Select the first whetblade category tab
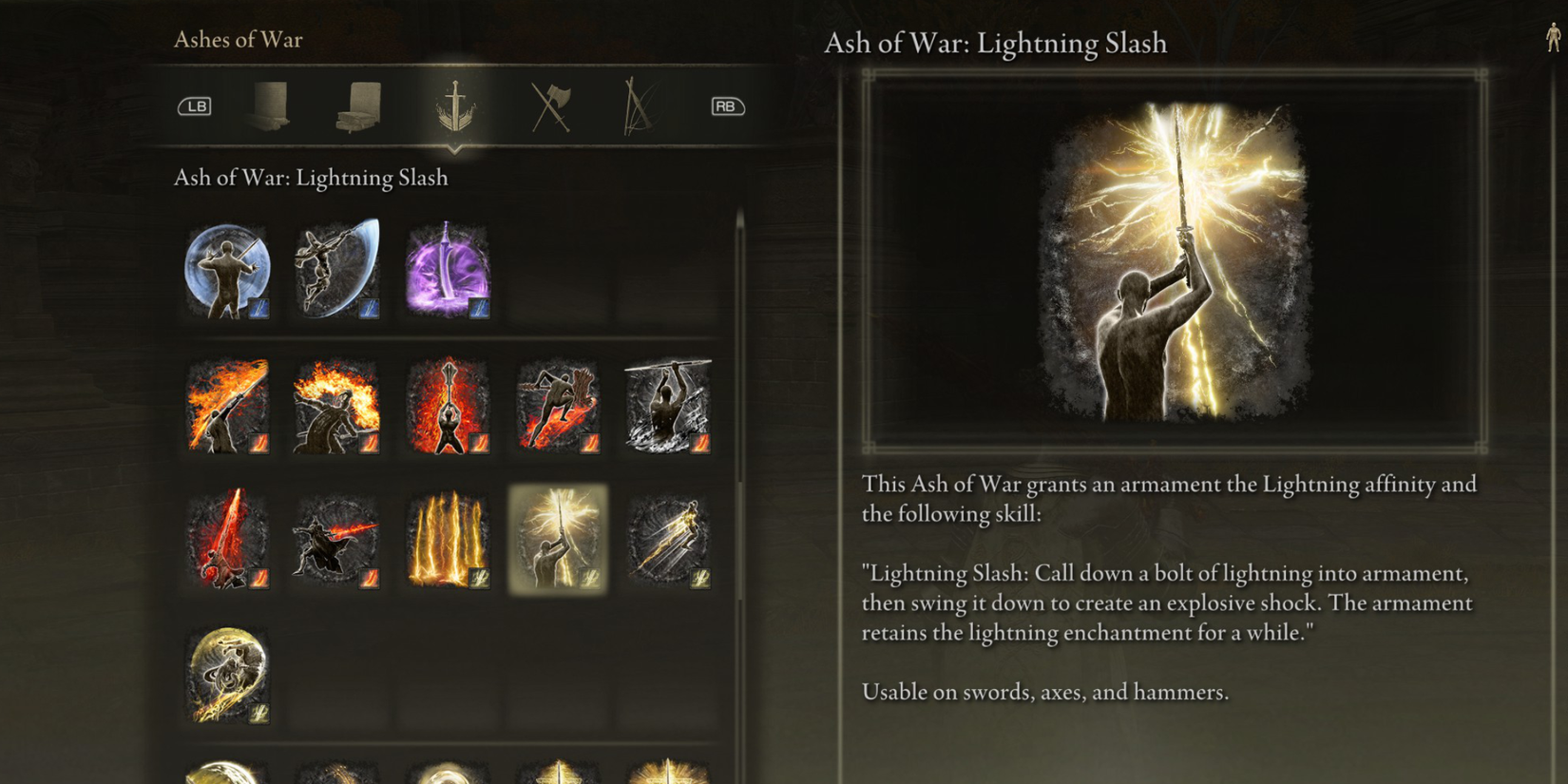This screenshot has height=784, width=1568. [x=269, y=105]
